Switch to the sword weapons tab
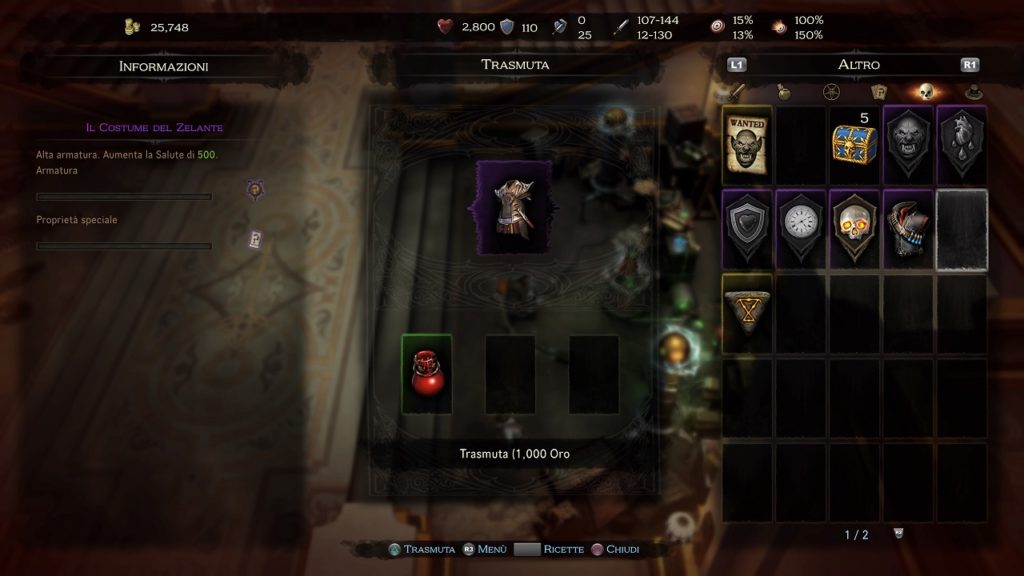Image resolution: width=1024 pixels, height=576 pixels. pyautogui.click(x=738, y=93)
